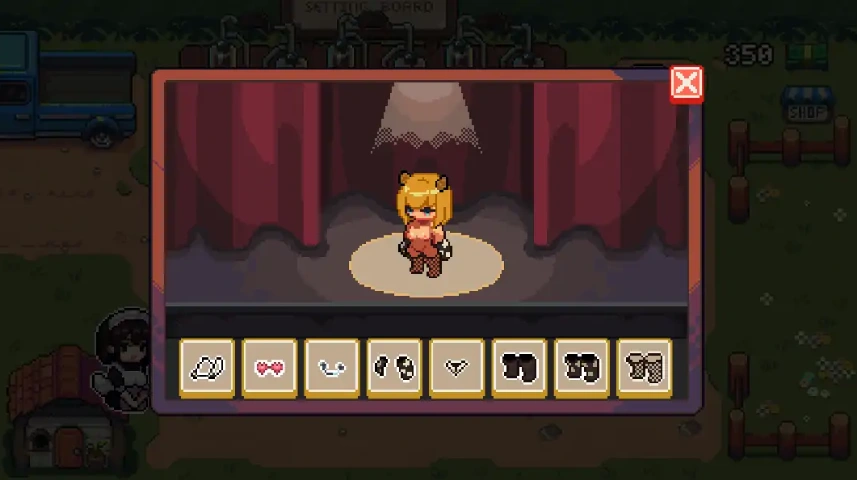Choose the brown fishnet stockings
857x480 pixels.
(644, 368)
